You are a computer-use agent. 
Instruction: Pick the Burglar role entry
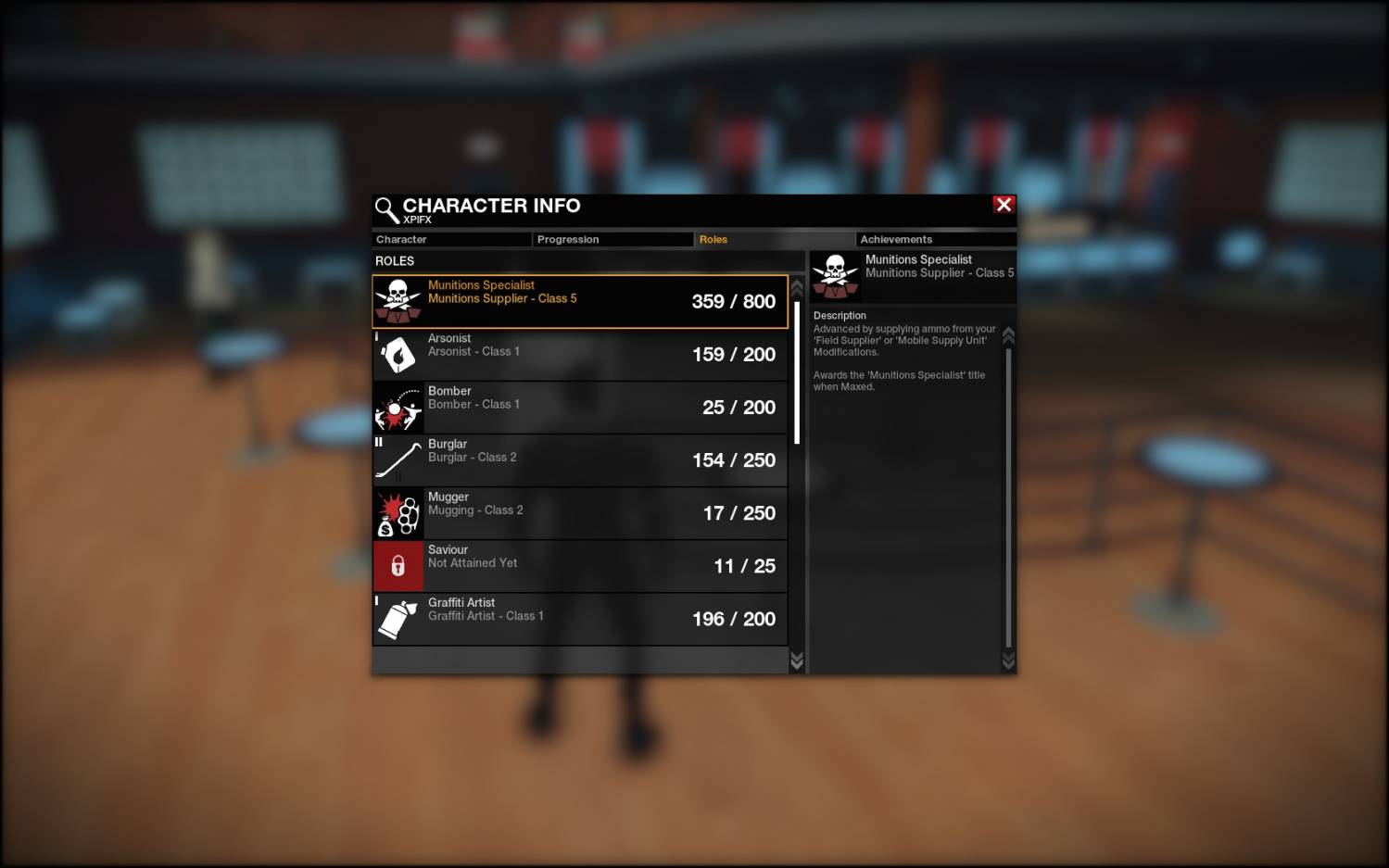pos(580,460)
